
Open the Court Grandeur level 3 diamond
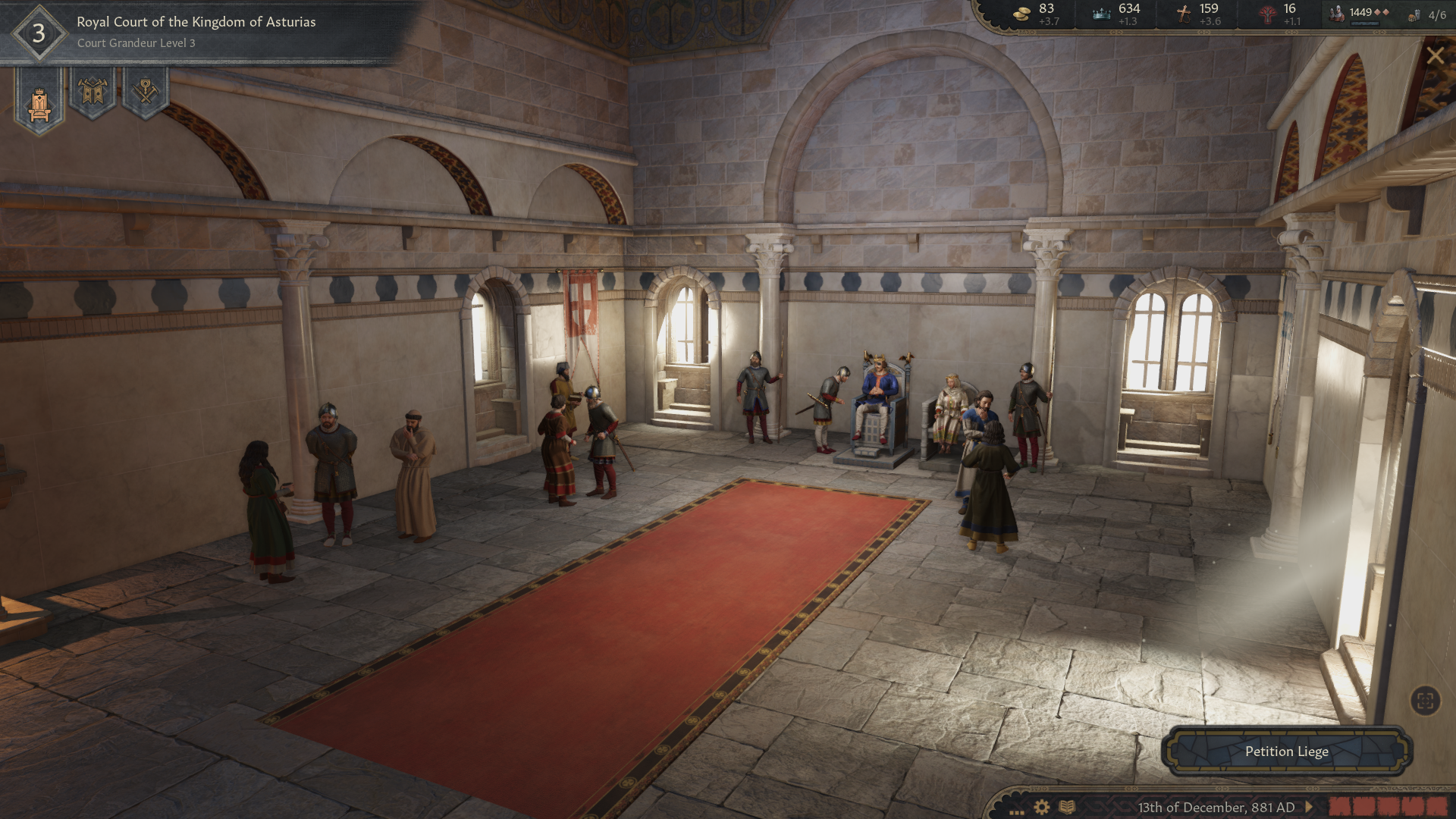click(38, 33)
